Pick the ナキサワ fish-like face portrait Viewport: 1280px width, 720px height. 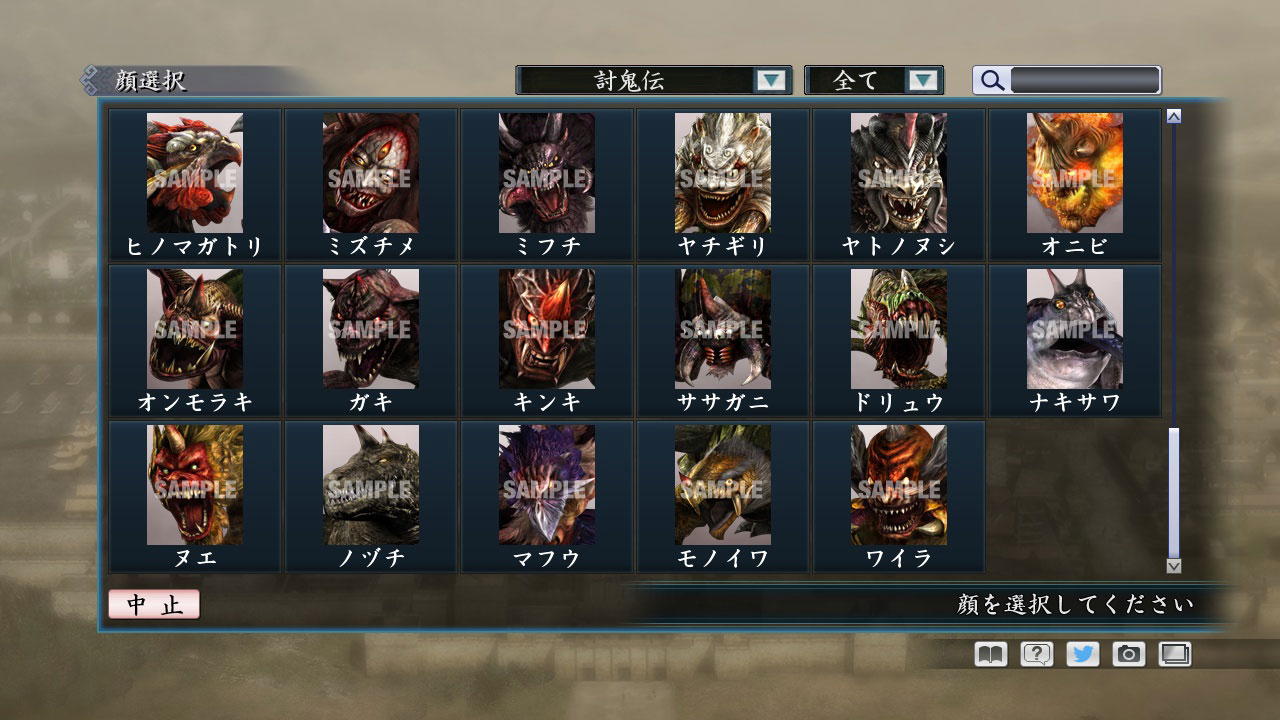(x=1073, y=328)
